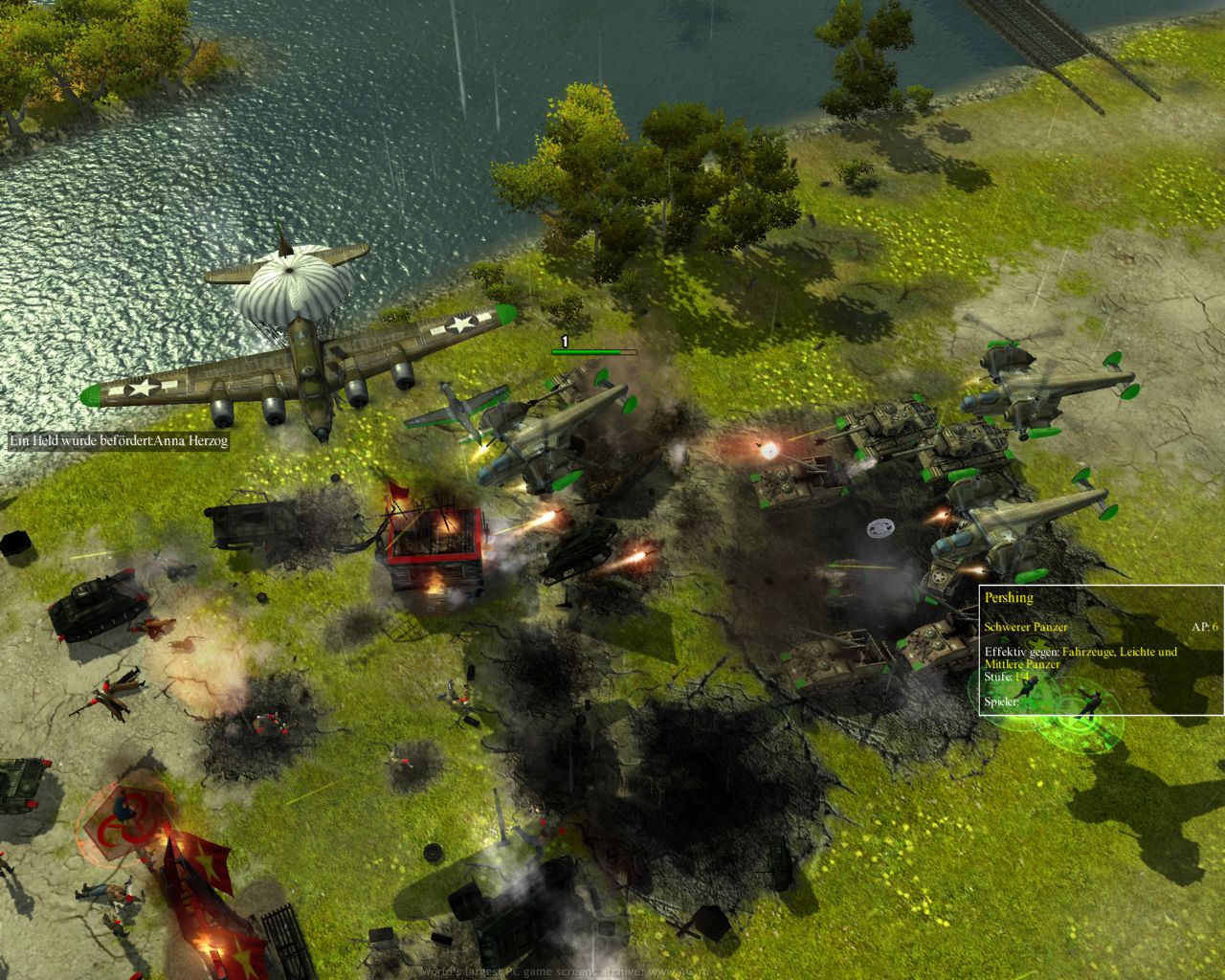Select the aircraft with the group 1 health bar
Screen dimensions: 1225x980
560,433
